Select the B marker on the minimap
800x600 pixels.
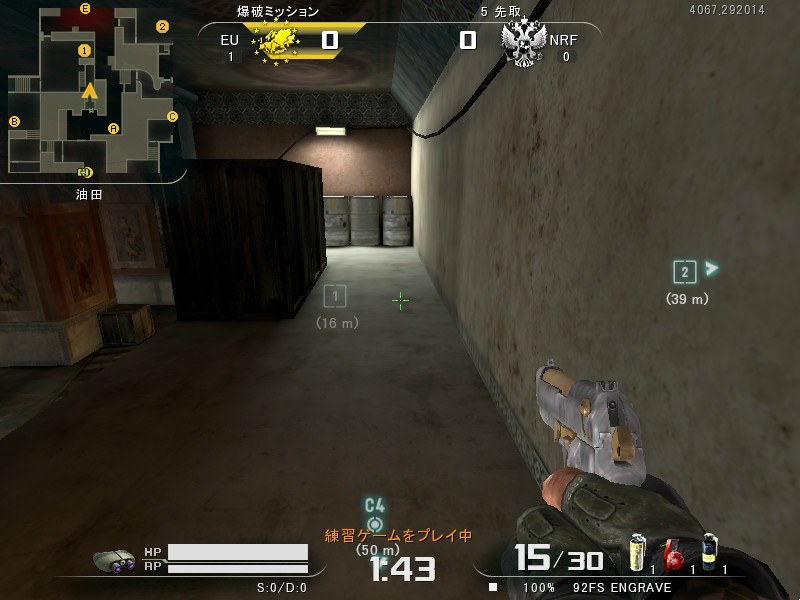coord(15,122)
